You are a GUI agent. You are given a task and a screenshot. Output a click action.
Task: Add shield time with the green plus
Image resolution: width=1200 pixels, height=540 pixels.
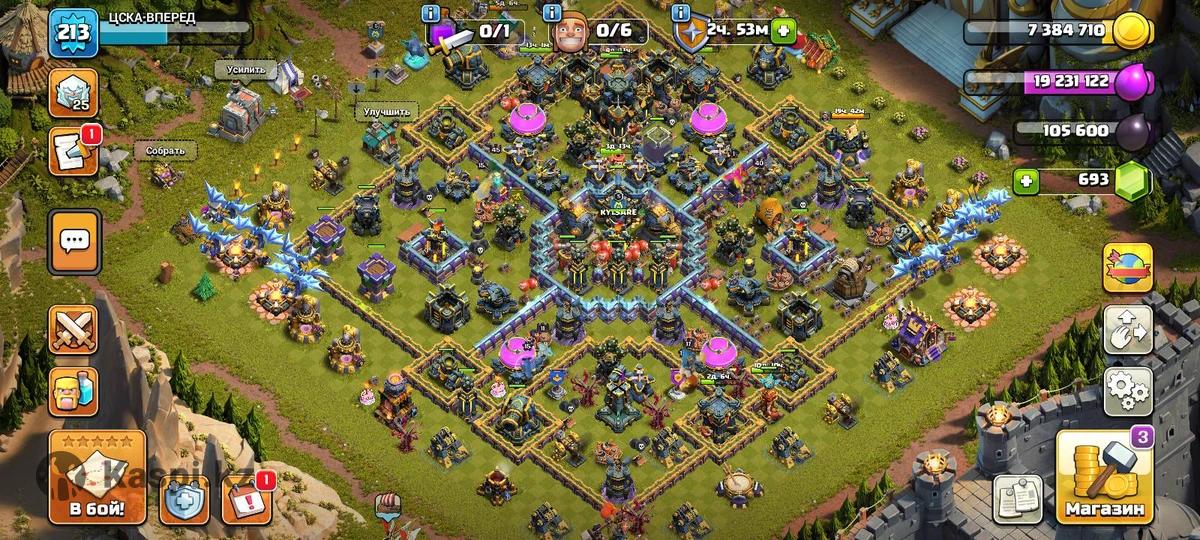pos(783,31)
